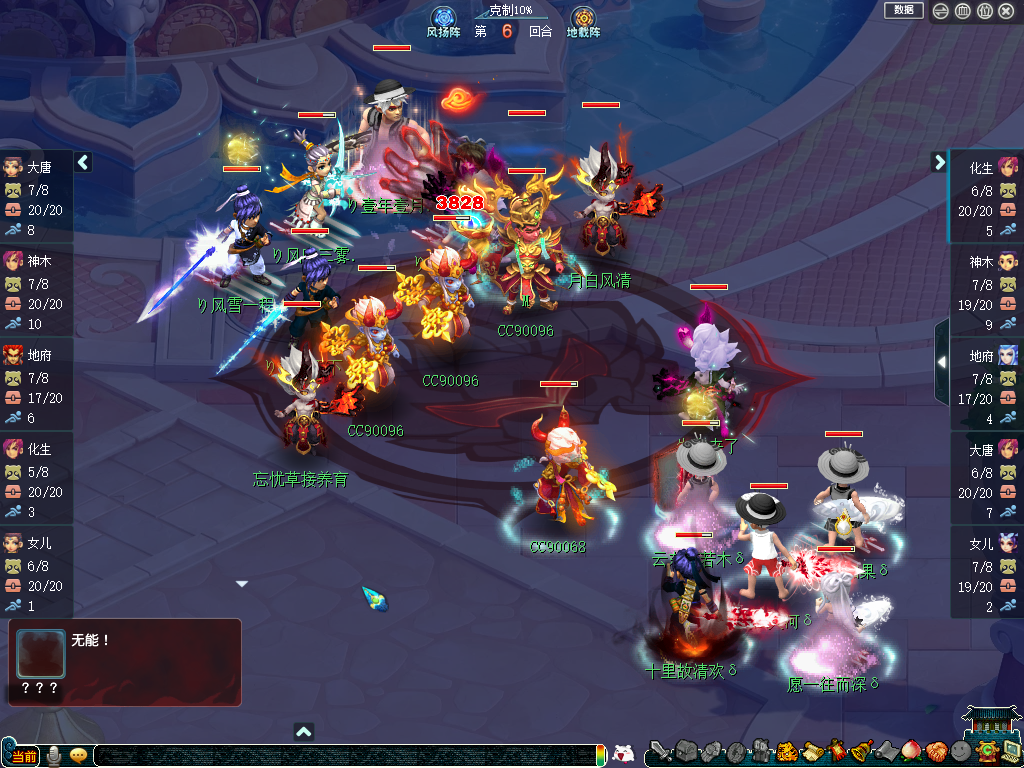1024x768 pixels.
Task: Open the tiger head pet icon
Action: pos(786,751)
